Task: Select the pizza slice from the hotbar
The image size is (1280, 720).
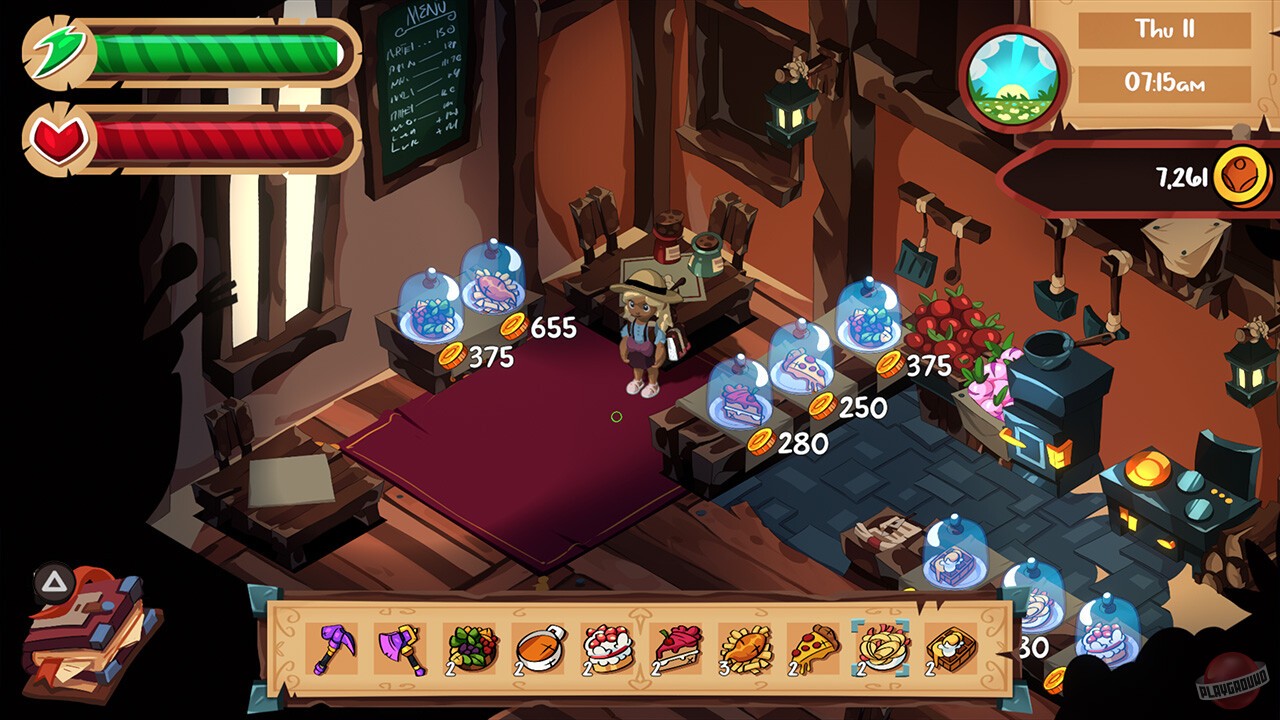Action: (812, 648)
